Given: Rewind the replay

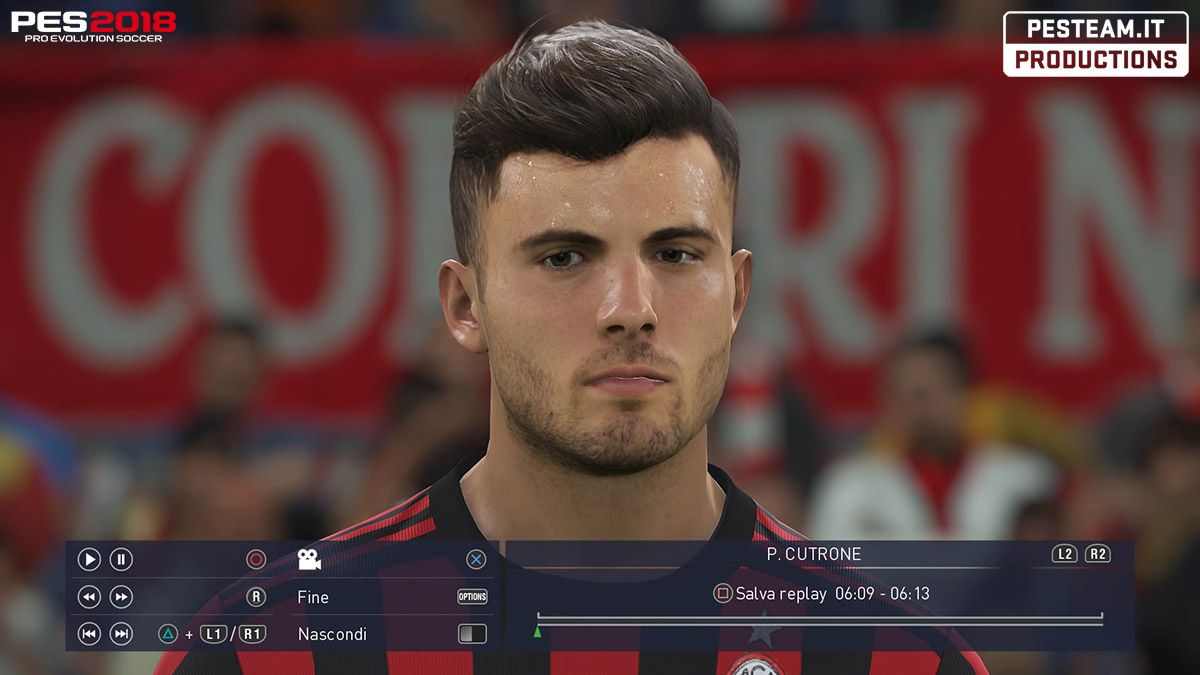Looking at the screenshot, I should [x=89, y=597].
